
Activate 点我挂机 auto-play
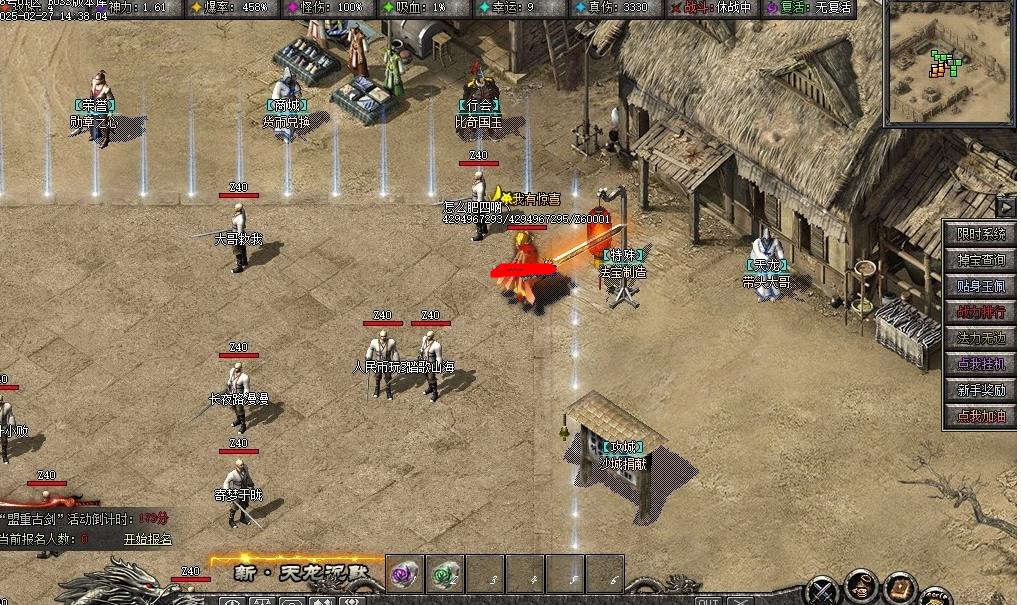[980, 364]
